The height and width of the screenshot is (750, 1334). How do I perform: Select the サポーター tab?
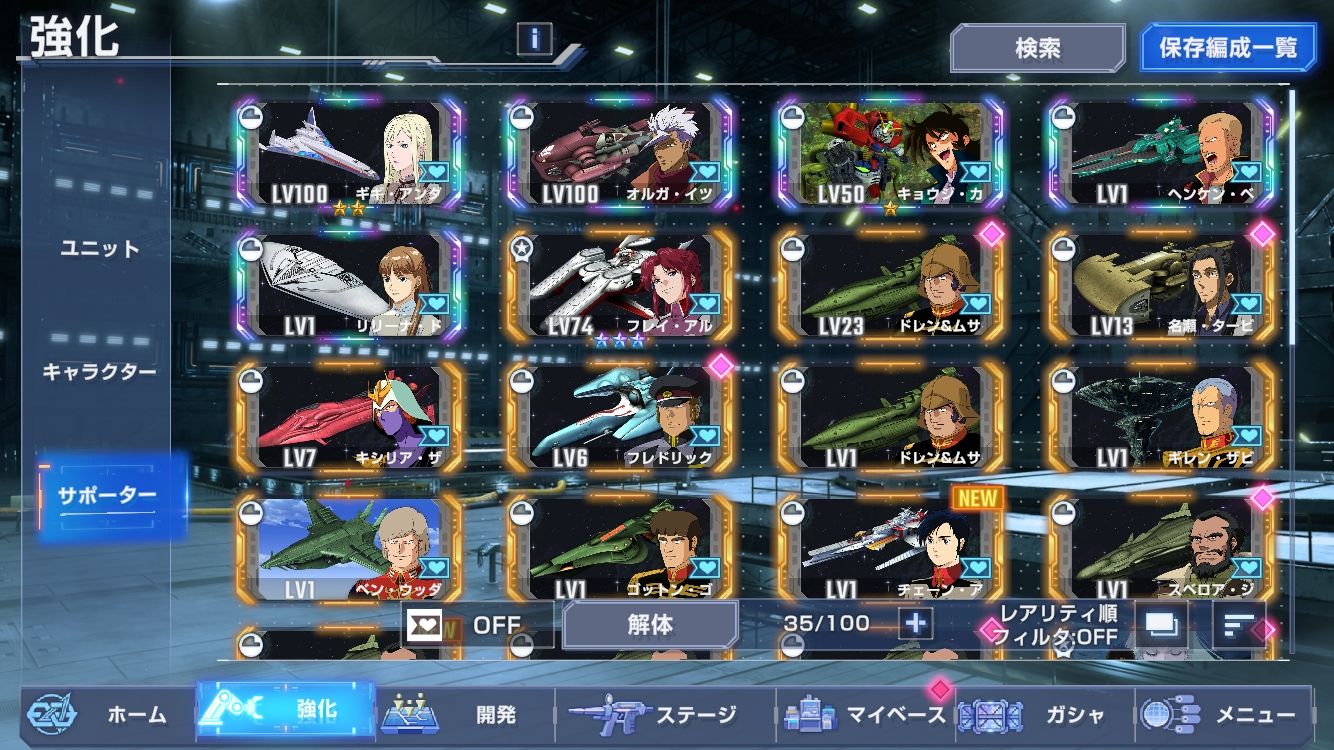tap(107, 496)
